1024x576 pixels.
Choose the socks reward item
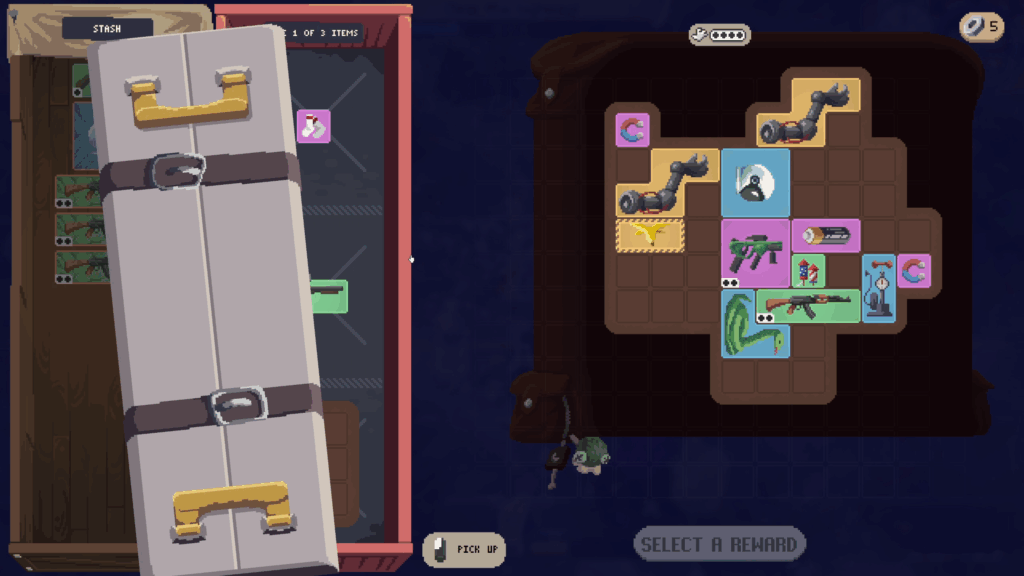314,126
